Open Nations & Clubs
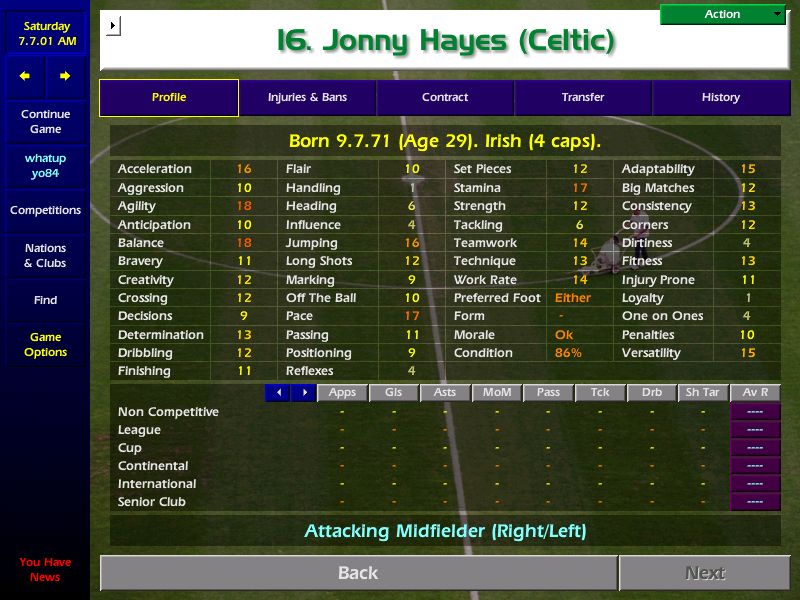This screenshot has height=600, width=800. (x=45, y=256)
